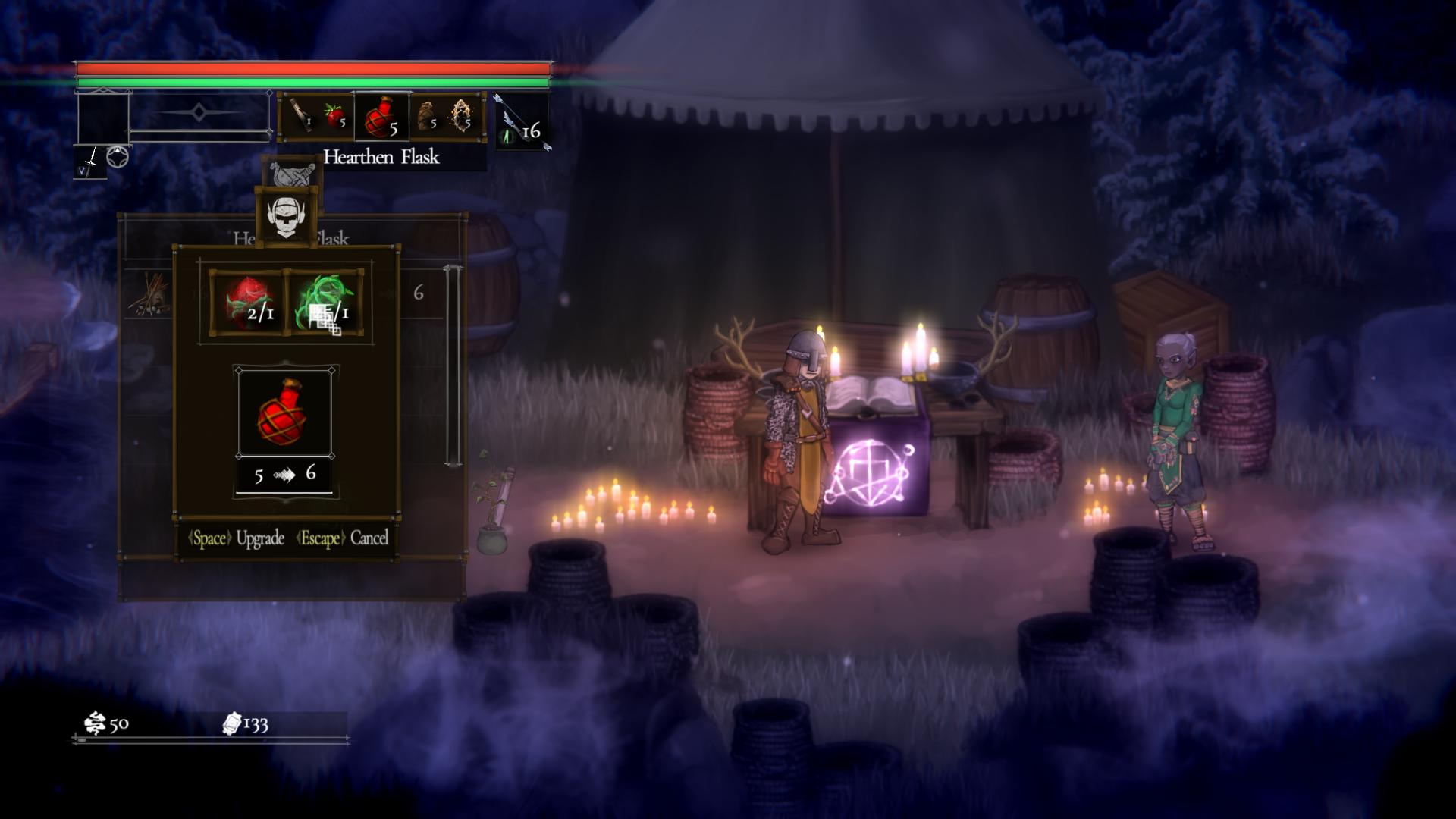Image resolution: width=1456 pixels, height=819 pixels.
Task: Cancel the flask upgrade
Action: tap(343, 538)
